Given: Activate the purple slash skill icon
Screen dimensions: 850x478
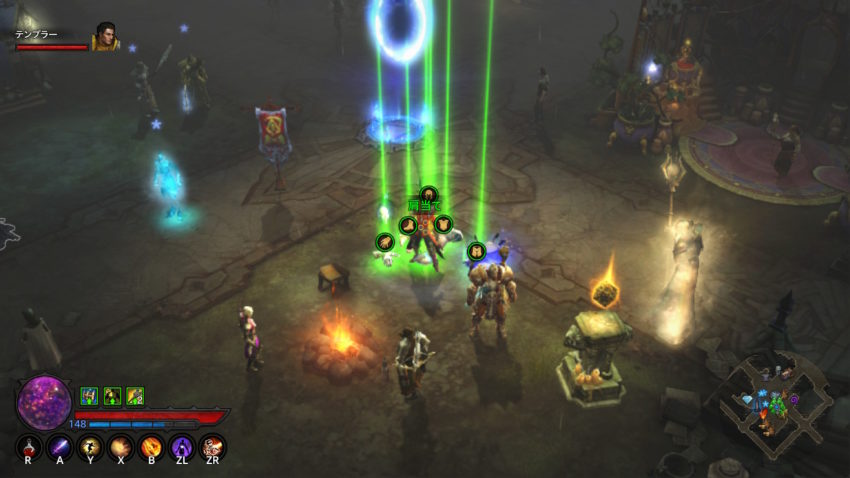Looking at the screenshot, I should 60,446.
